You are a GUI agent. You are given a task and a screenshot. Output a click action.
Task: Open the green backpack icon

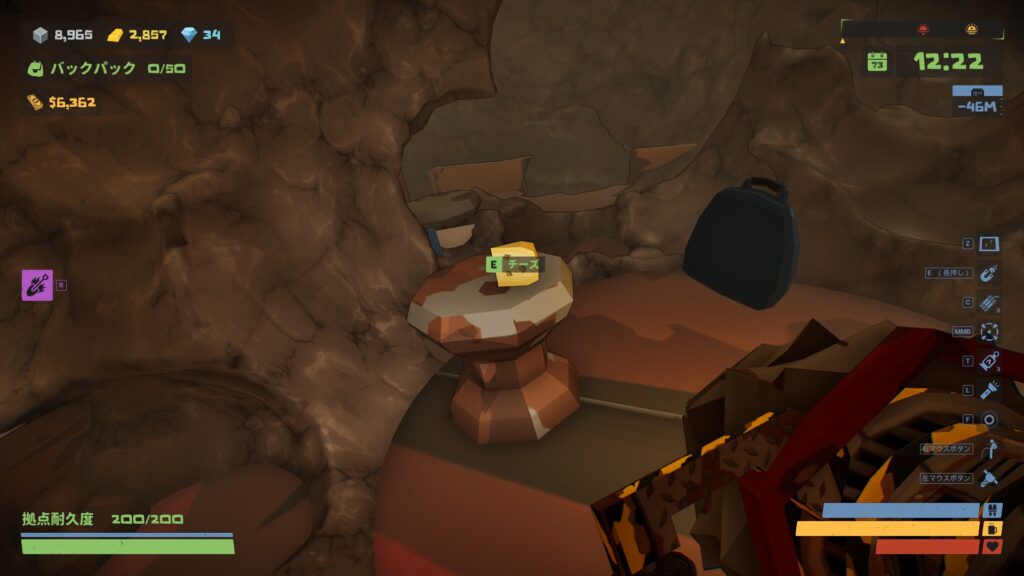36,69
